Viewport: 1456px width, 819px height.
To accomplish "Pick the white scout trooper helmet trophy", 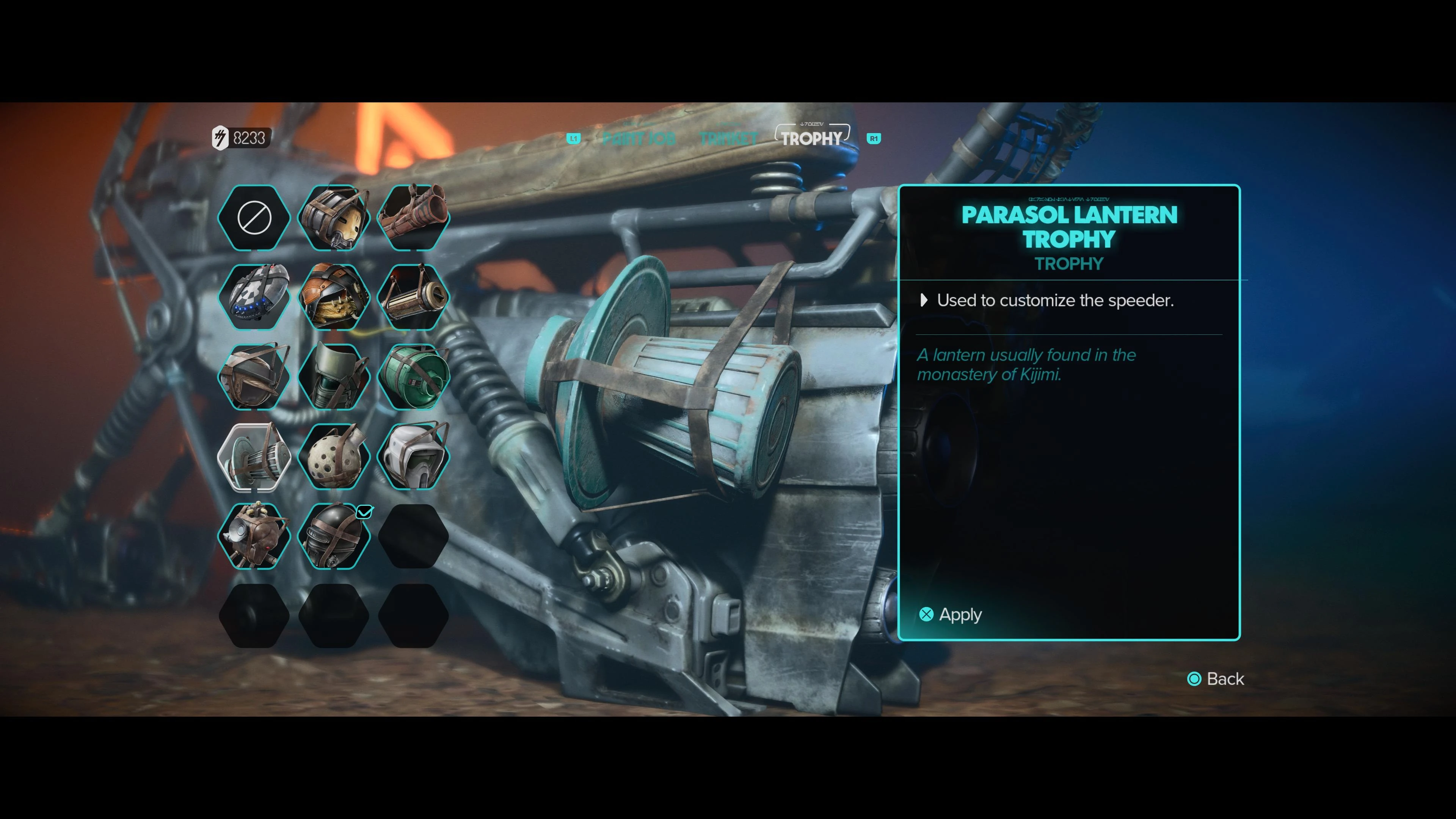I will (413, 457).
